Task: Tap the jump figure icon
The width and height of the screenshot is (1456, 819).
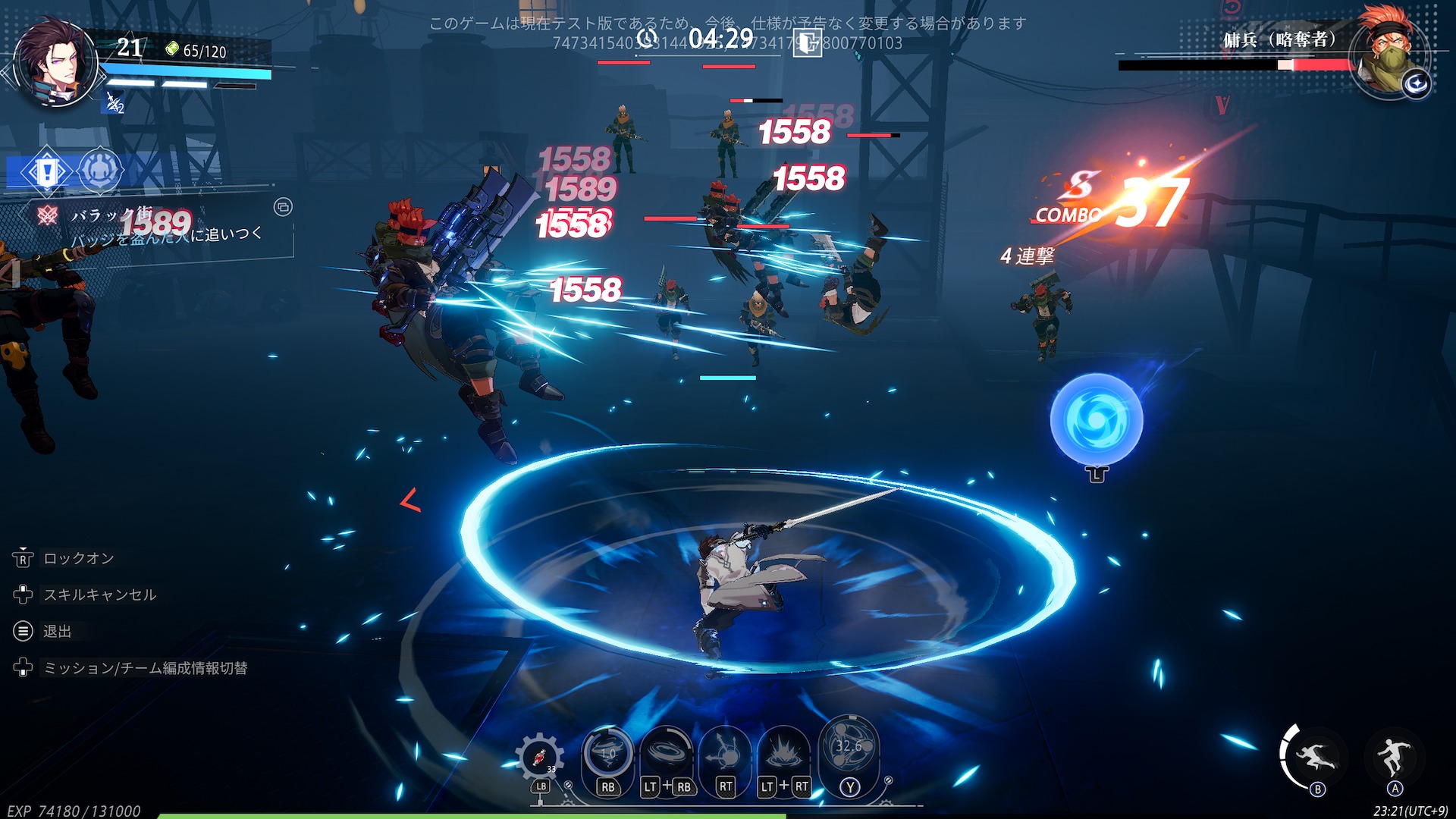Action: (x=1394, y=756)
